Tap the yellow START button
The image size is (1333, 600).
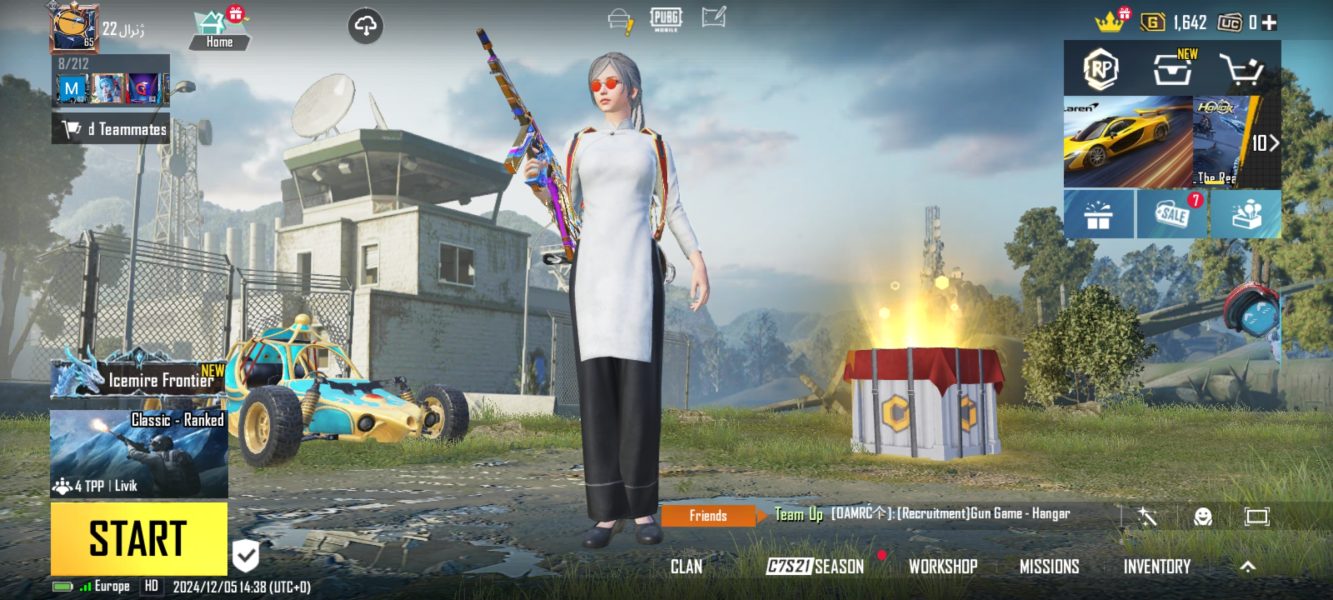[x=139, y=538]
